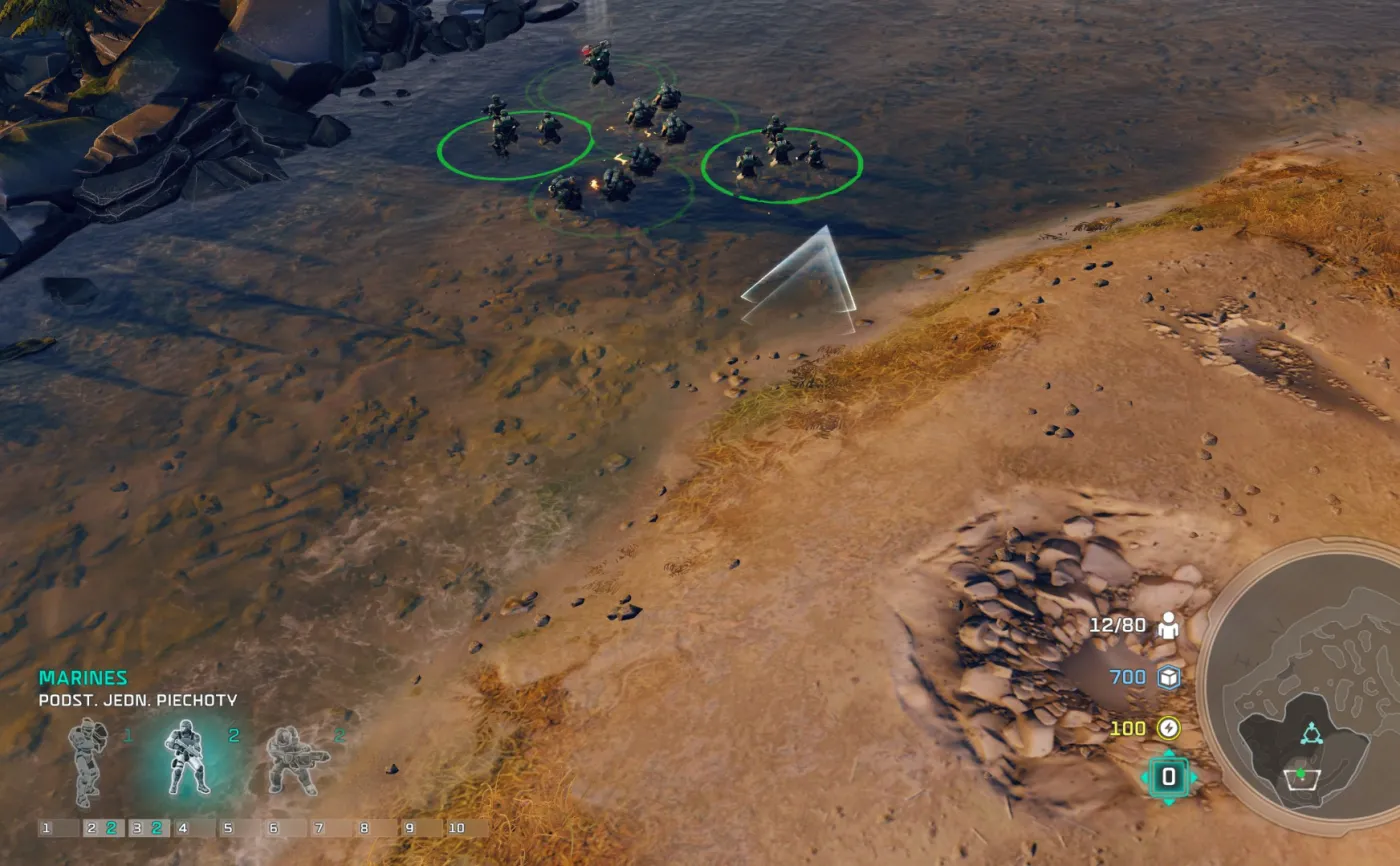Click the energy resource icon showing 100

click(x=1168, y=728)
